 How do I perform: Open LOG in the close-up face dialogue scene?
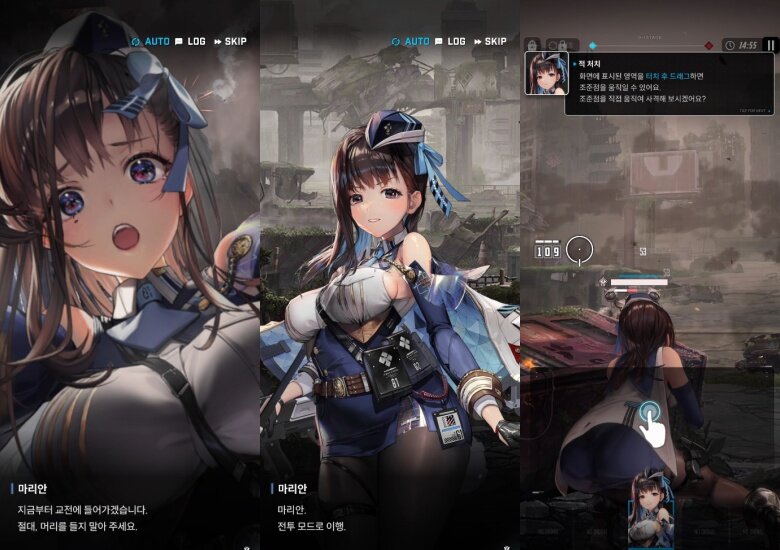click(190, 42)
